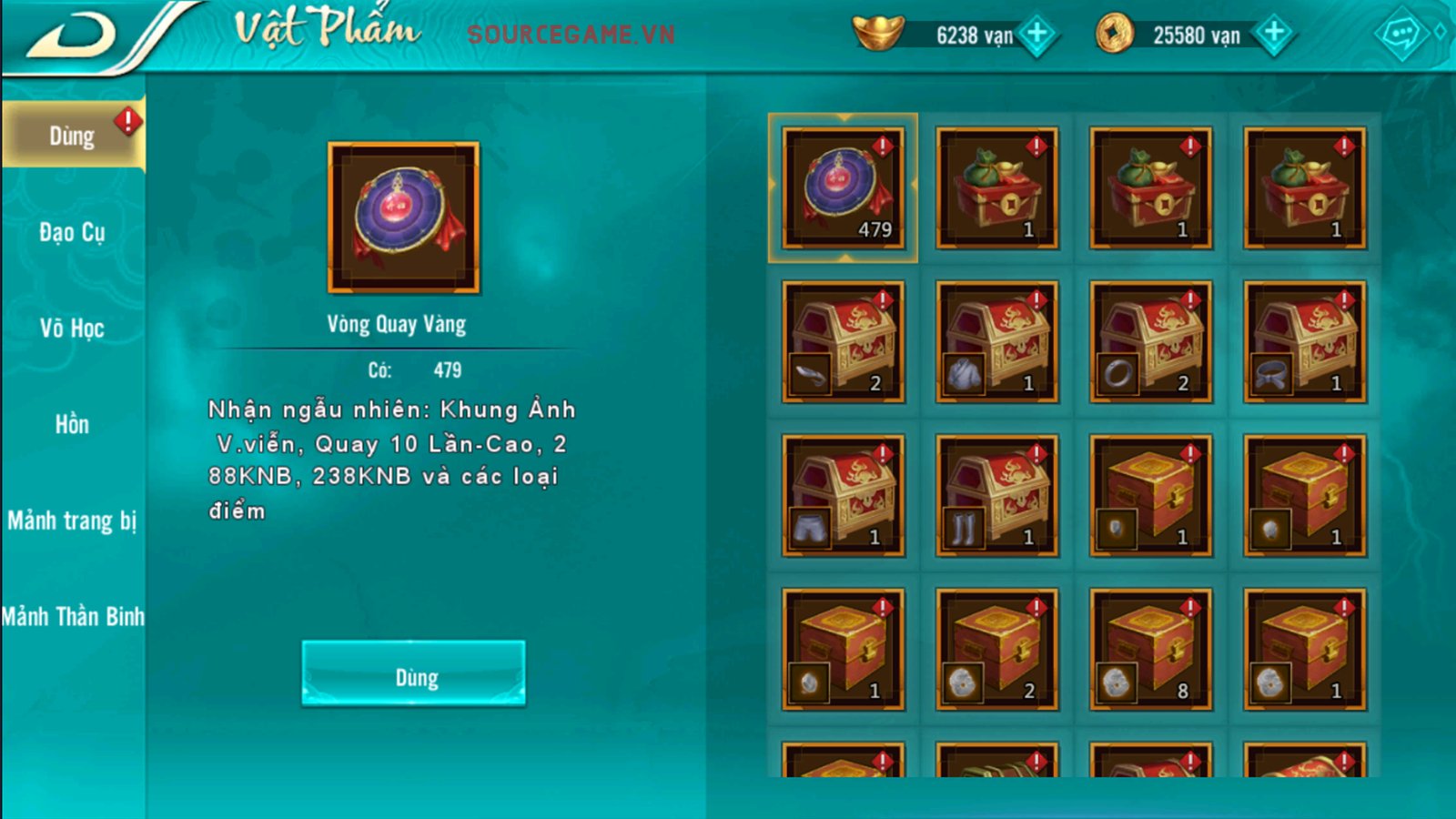Select the chest with the belt icon
This screenshot has width=1456, height=819.
(1304, 341)
